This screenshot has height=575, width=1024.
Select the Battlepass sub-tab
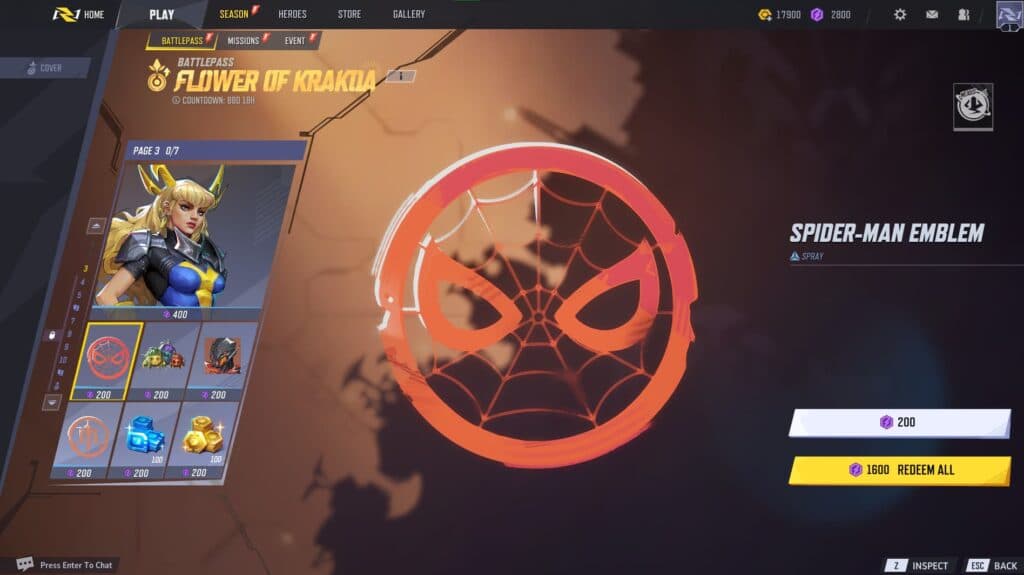(x=180, y=40)
